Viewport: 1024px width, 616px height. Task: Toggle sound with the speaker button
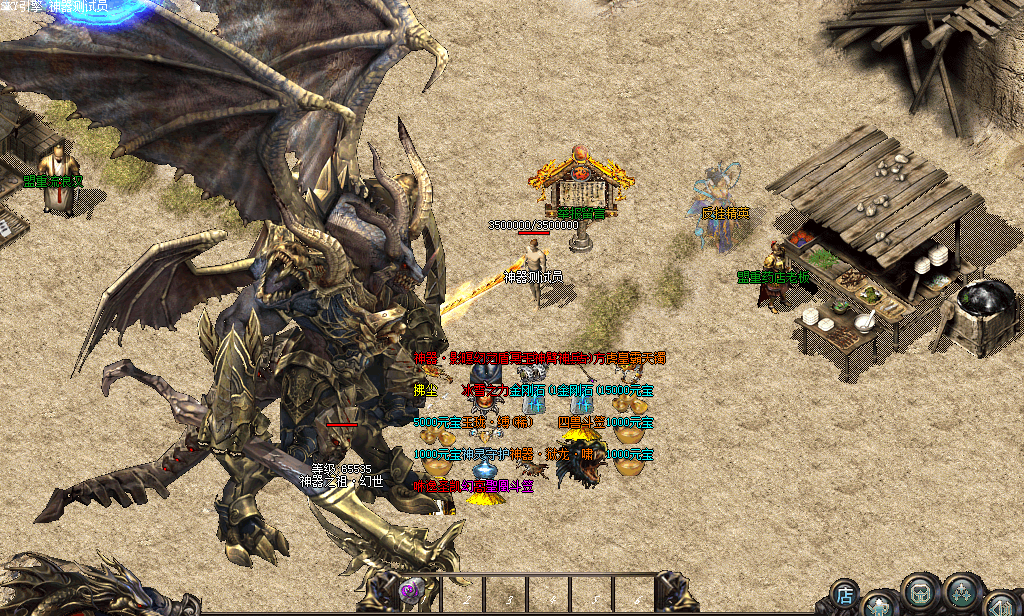(x=1000, y=604)
